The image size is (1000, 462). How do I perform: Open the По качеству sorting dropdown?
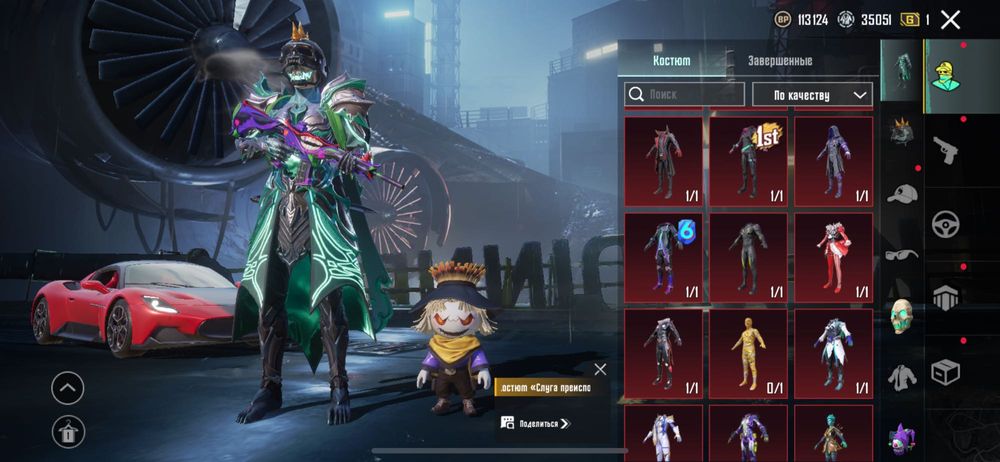pyautogui.click(x=811, y=95)
